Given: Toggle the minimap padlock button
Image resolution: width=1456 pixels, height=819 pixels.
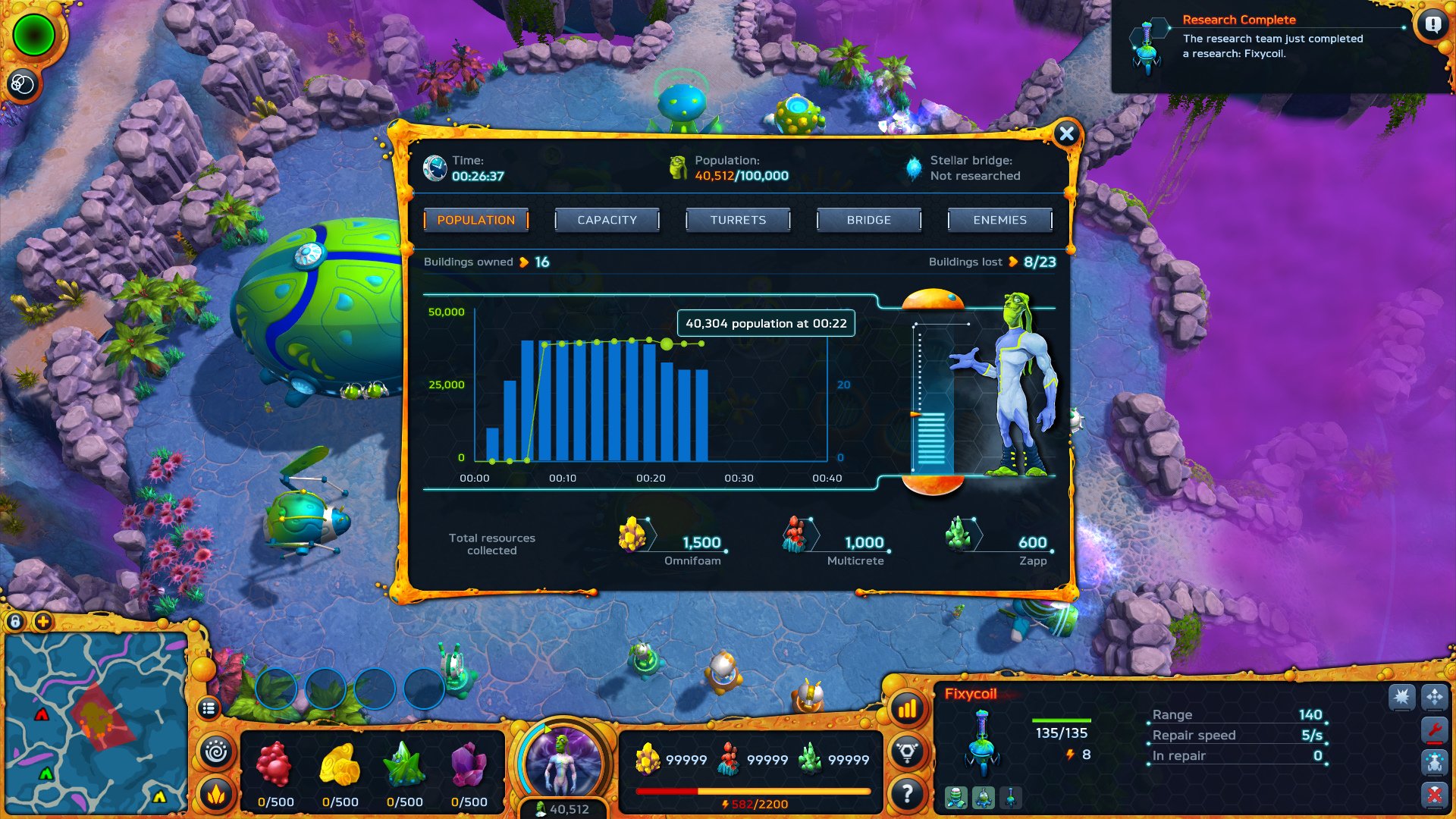Looking at the screenshot, I should coord(15,622).
